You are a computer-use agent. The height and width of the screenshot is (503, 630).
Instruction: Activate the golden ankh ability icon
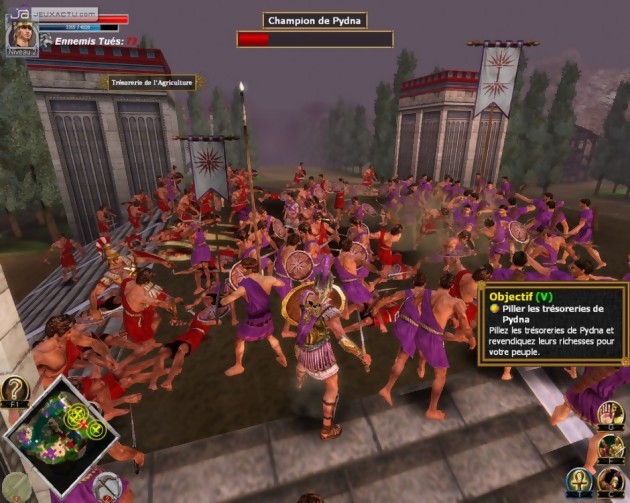pyautogui.click(x=579, y=481)
